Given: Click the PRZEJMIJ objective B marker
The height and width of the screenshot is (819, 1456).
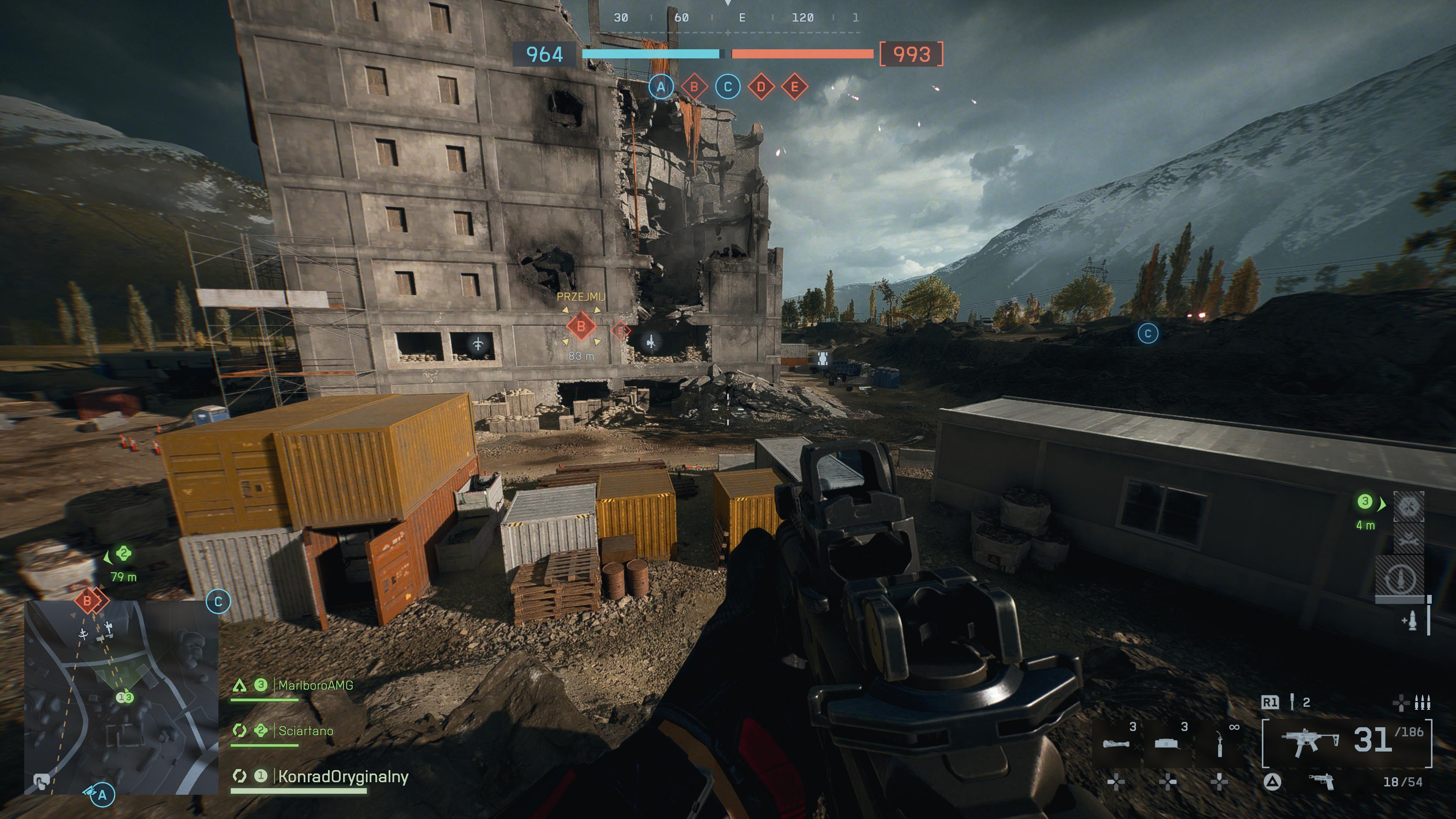Looking at the screenshot, I should [x=581, y=327].
